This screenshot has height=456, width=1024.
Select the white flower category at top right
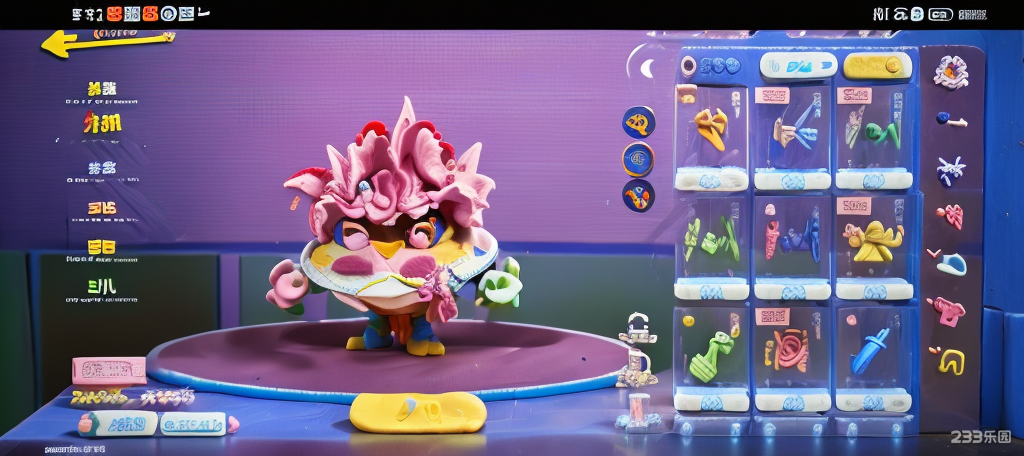click(x=951, y=72)
